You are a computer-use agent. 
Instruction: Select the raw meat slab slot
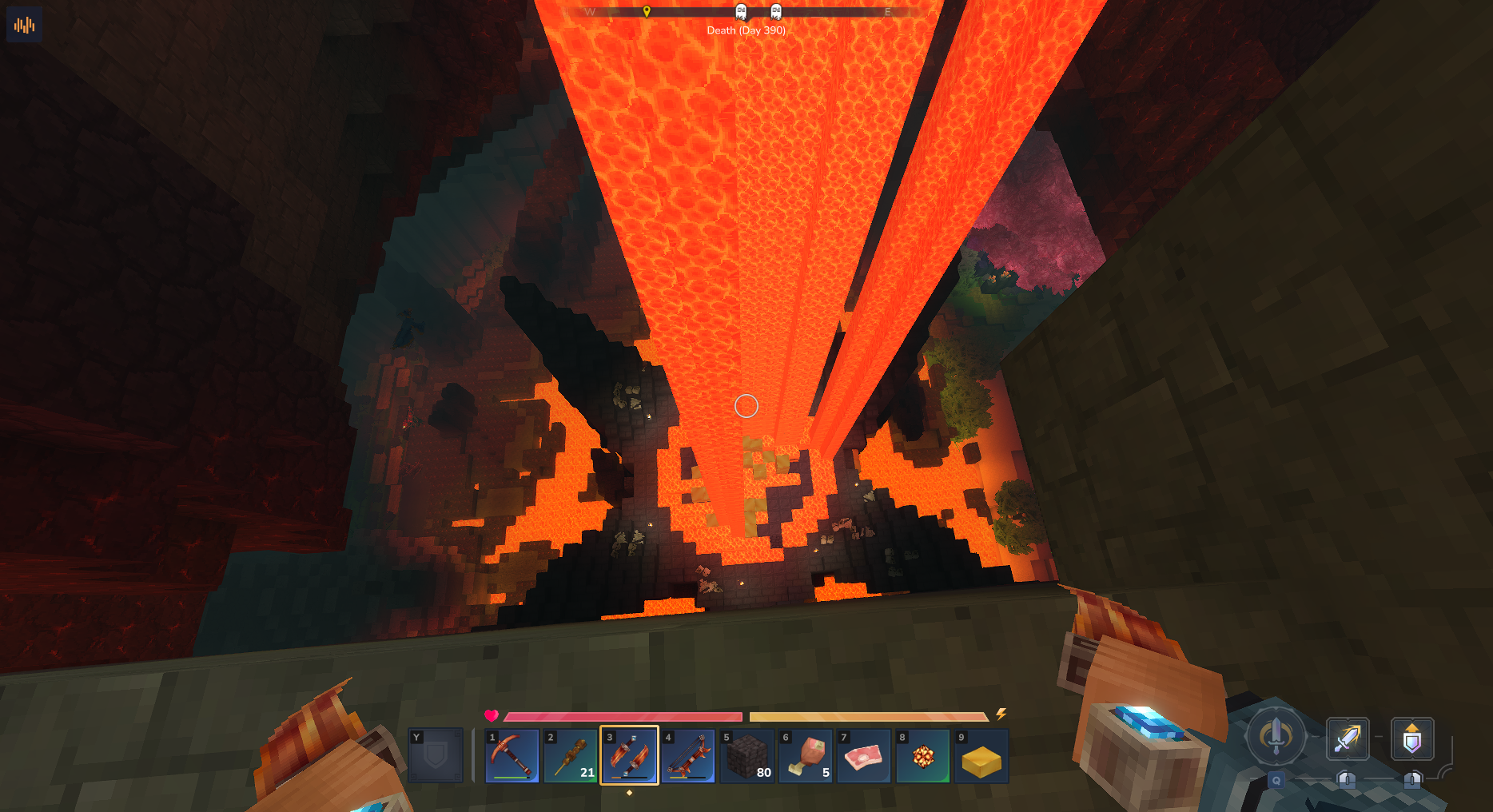click(864, 755)
